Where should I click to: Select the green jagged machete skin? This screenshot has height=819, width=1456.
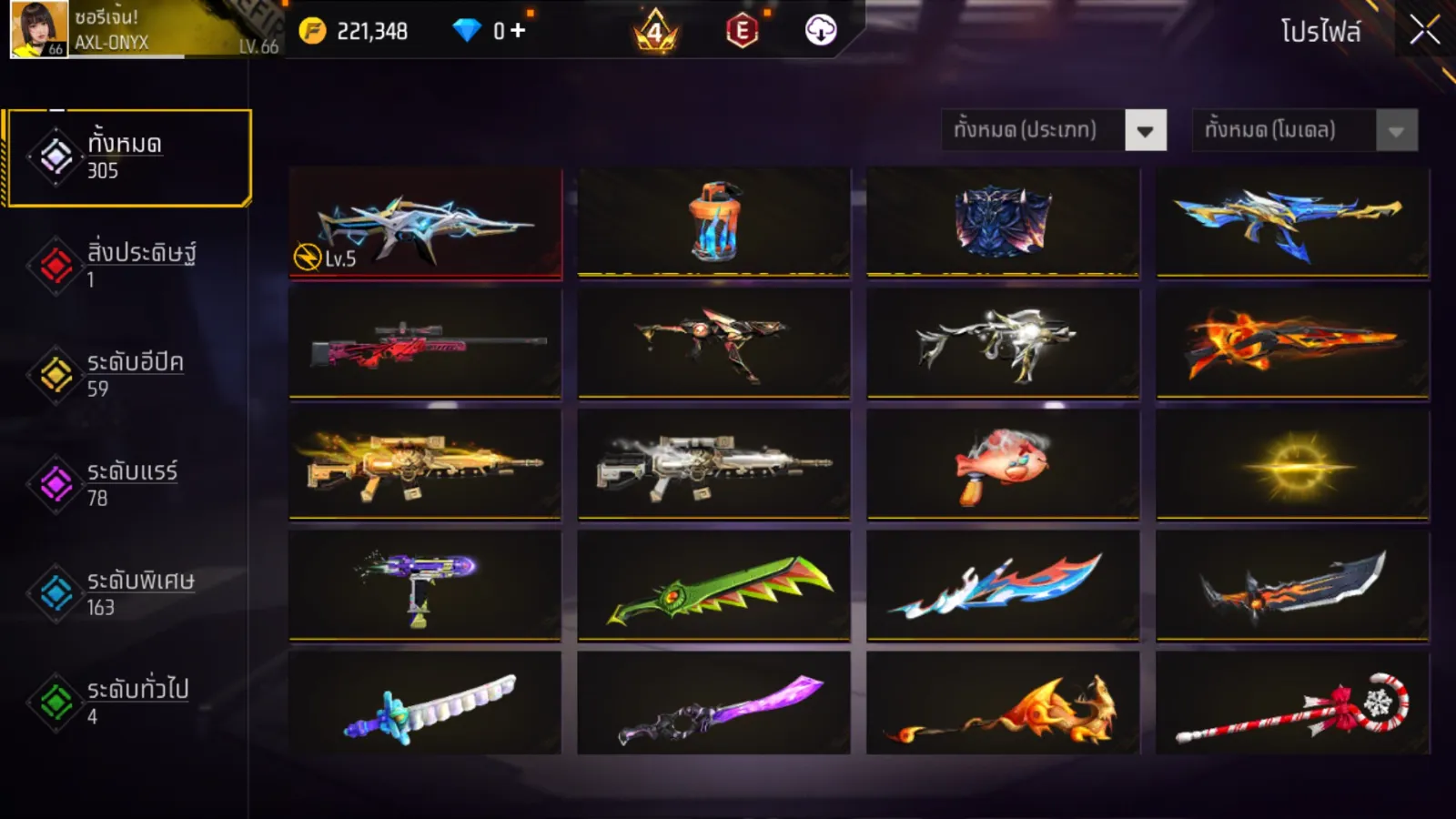[x=713, y=586]
